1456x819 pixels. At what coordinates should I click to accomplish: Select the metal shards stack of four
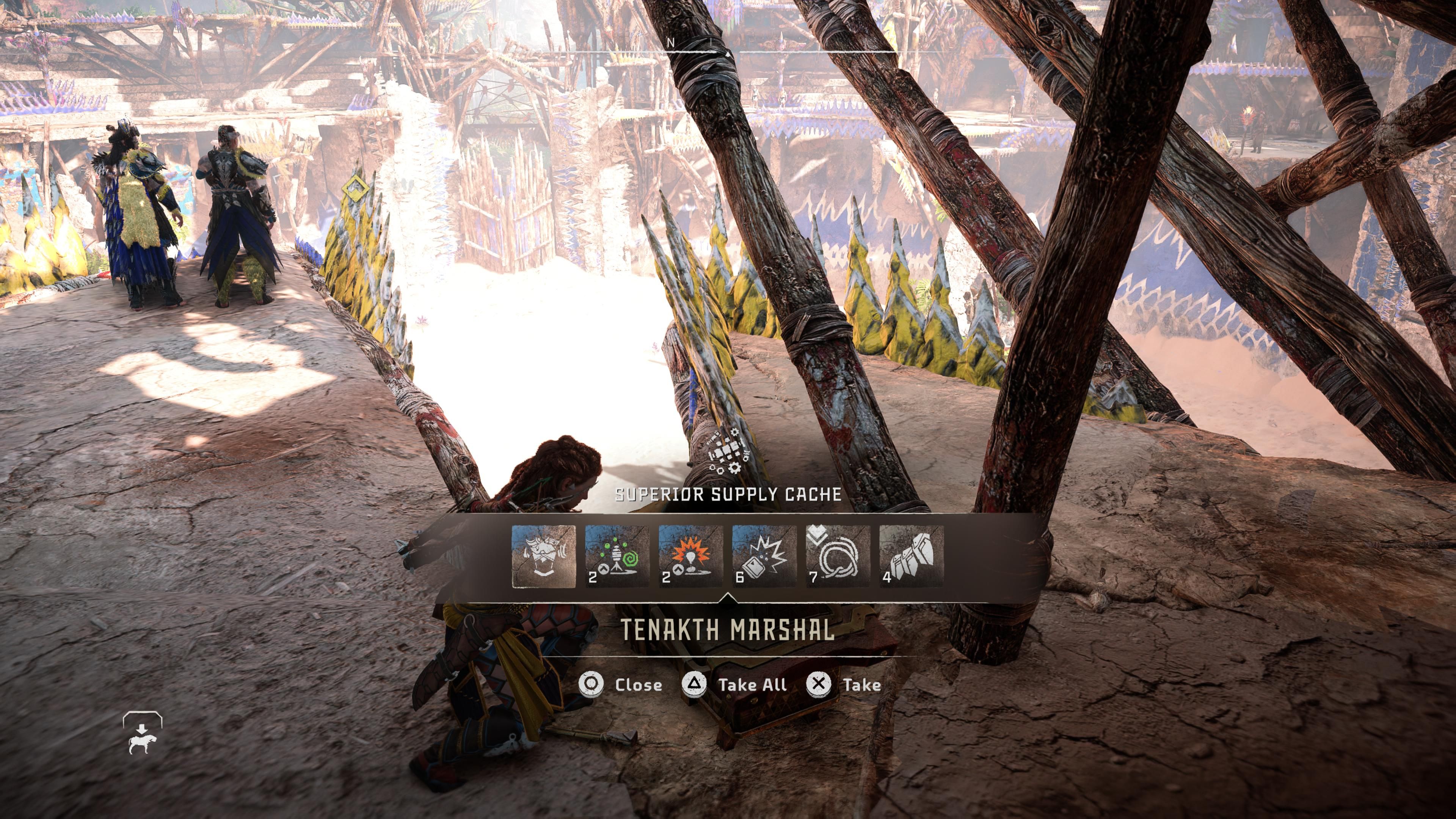pyautogui.click(x=910, y=556)
